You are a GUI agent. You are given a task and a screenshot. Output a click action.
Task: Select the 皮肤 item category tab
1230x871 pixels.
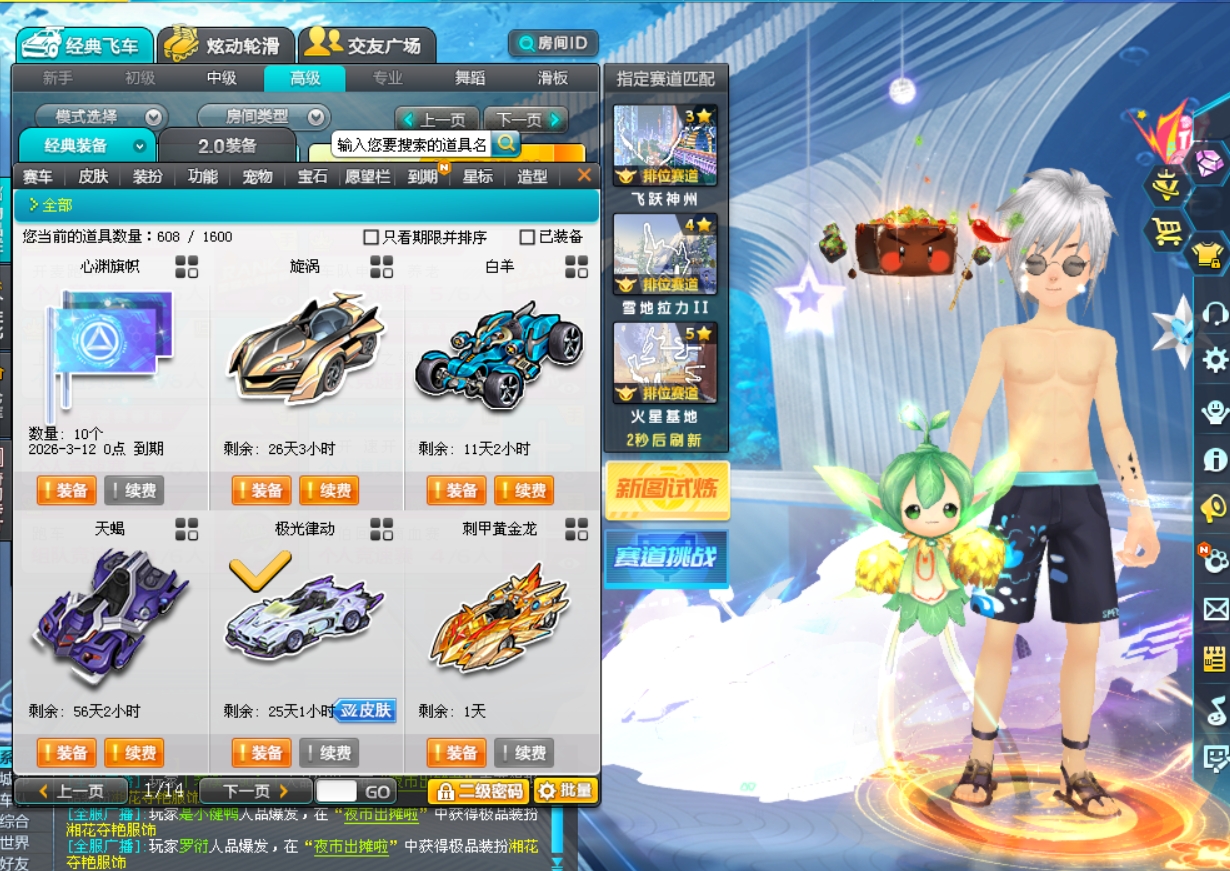pos(93,177)
